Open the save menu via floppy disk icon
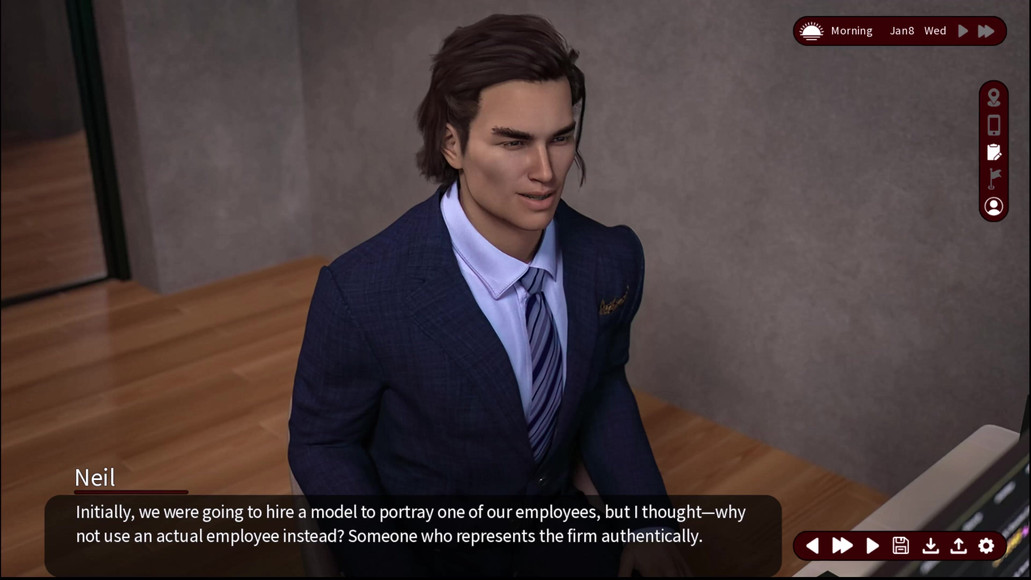The height and width of the screenshot is (580, 1031). point(901,546)
